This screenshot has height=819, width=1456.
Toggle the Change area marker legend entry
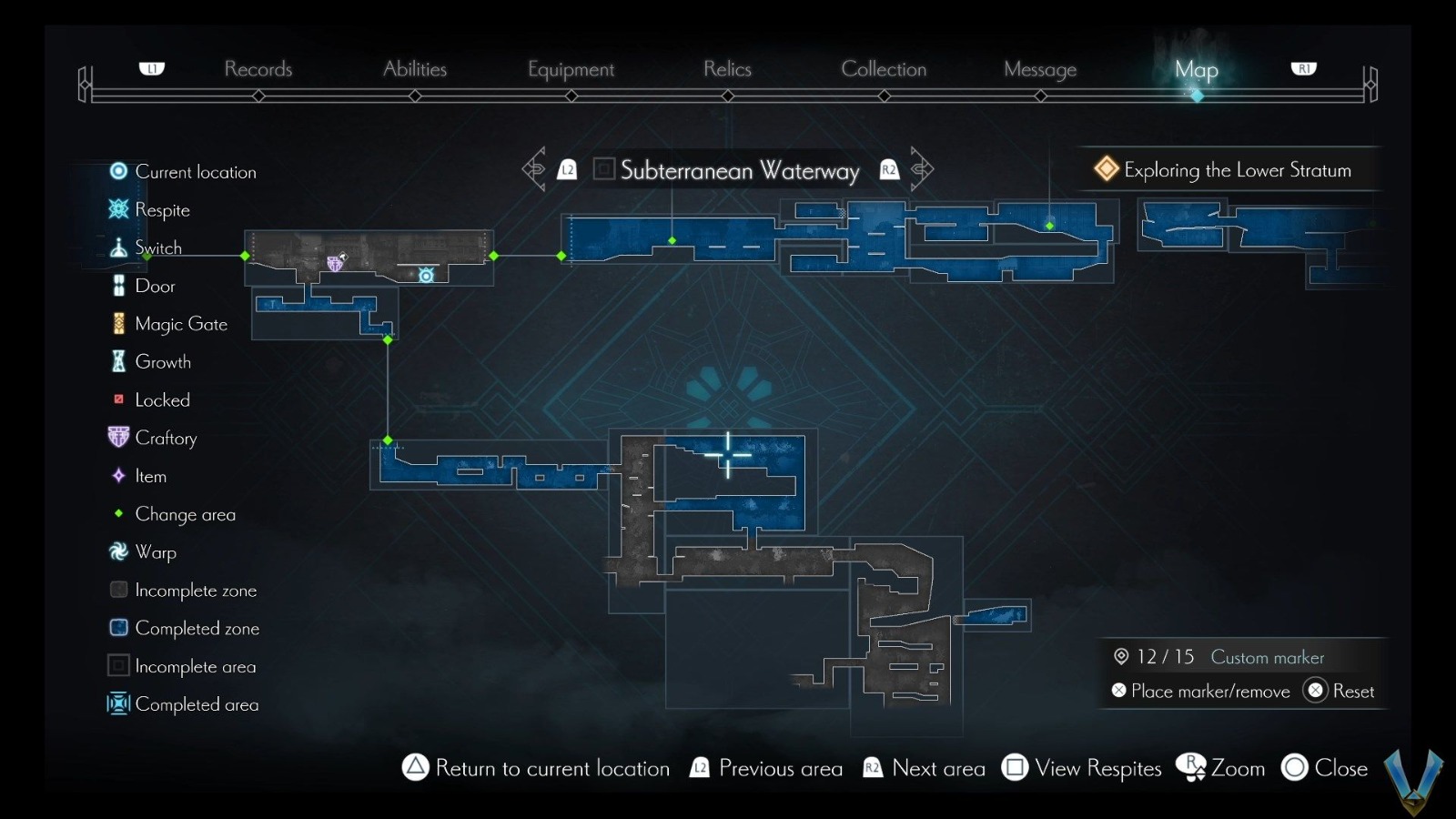click(118, 514)
